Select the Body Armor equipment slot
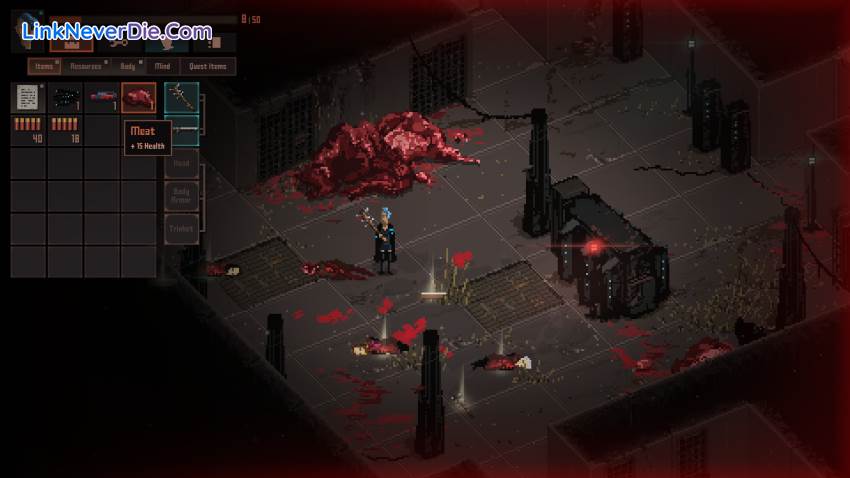Image resolution: width=850 pixels, height=478 pixels. pyautogui.click(x=181, y=196)
